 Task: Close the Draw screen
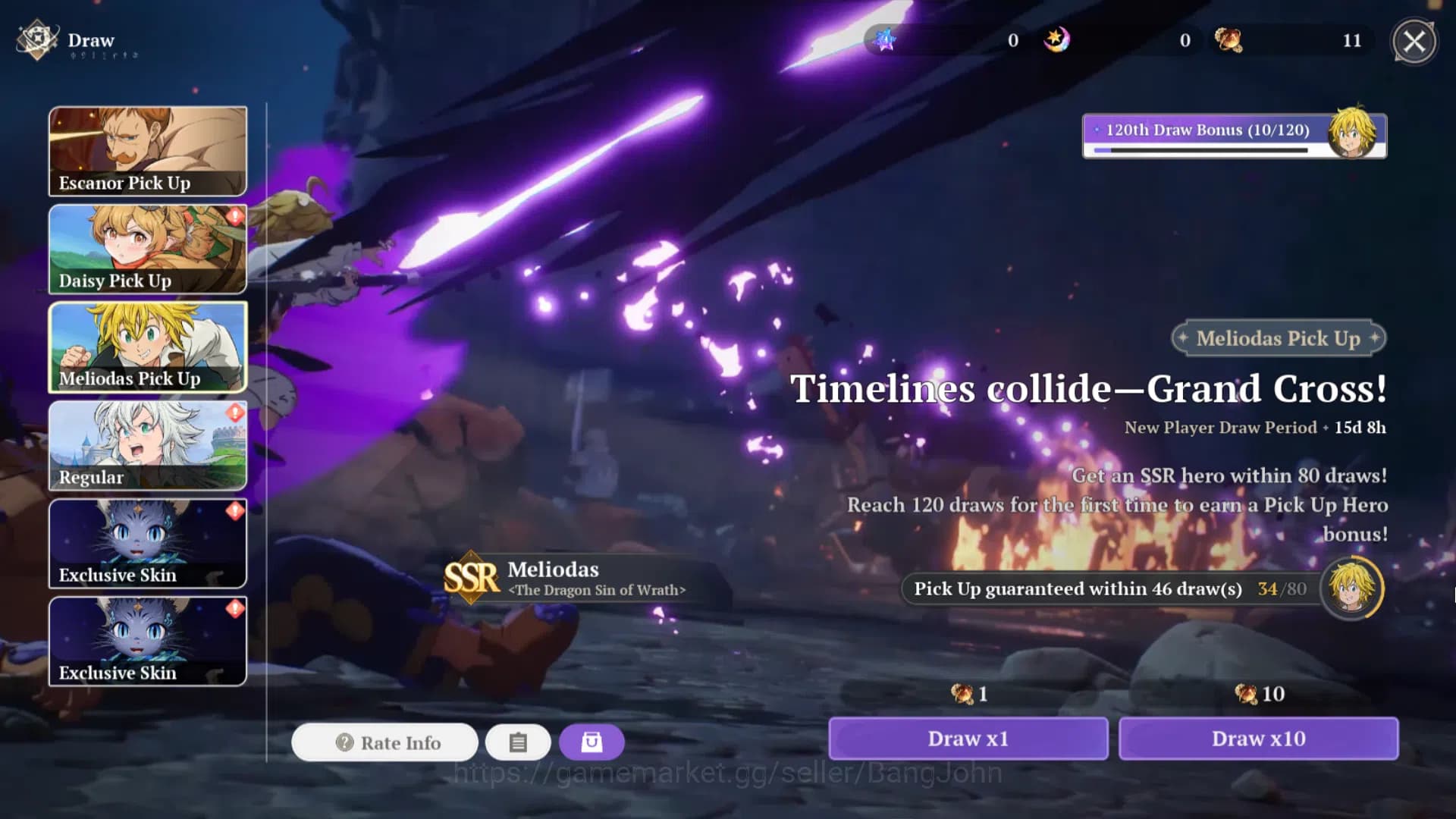pos(1414,41)
